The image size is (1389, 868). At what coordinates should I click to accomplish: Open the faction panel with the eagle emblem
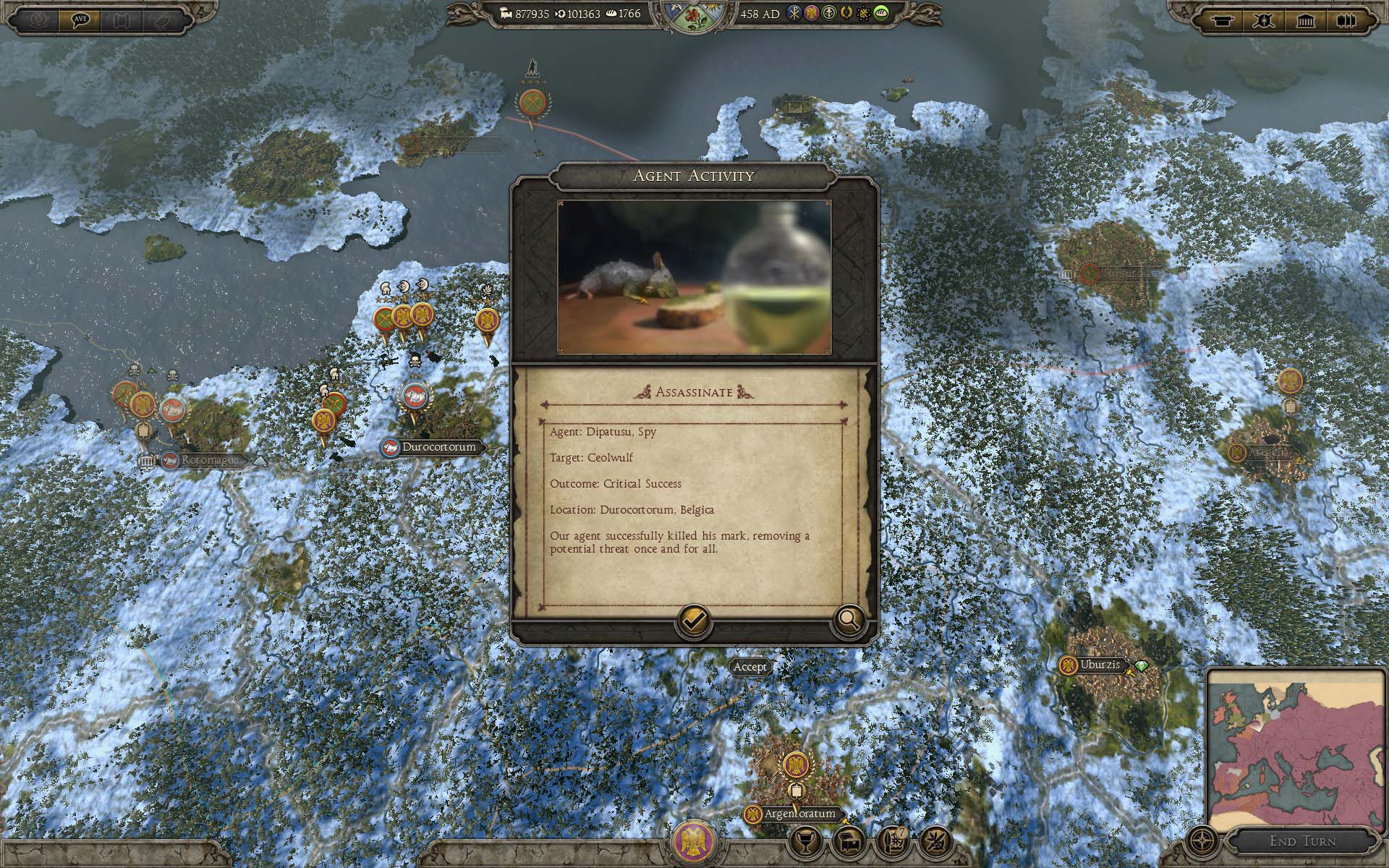coord(694,841)
